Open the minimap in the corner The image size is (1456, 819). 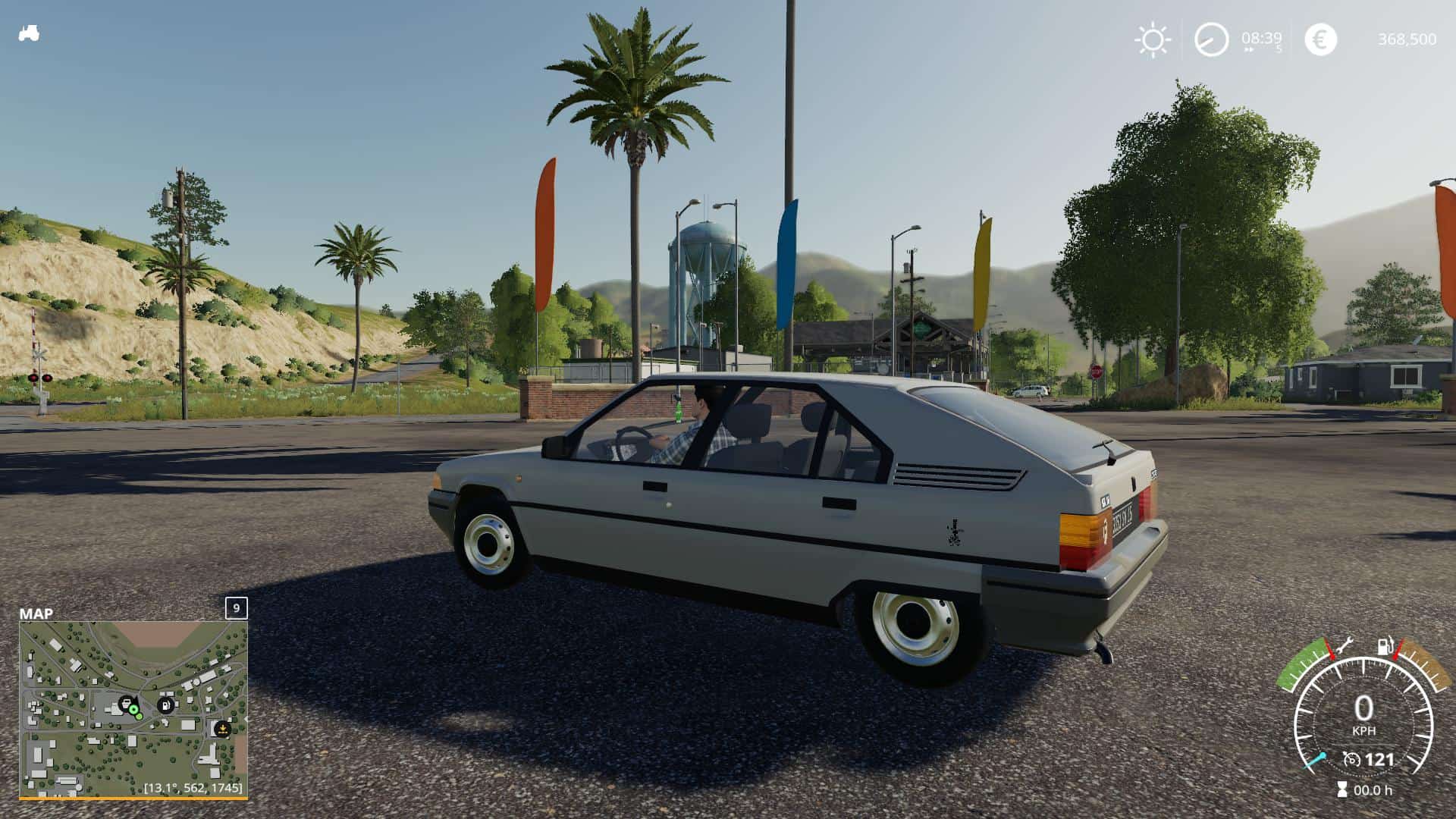133,710
